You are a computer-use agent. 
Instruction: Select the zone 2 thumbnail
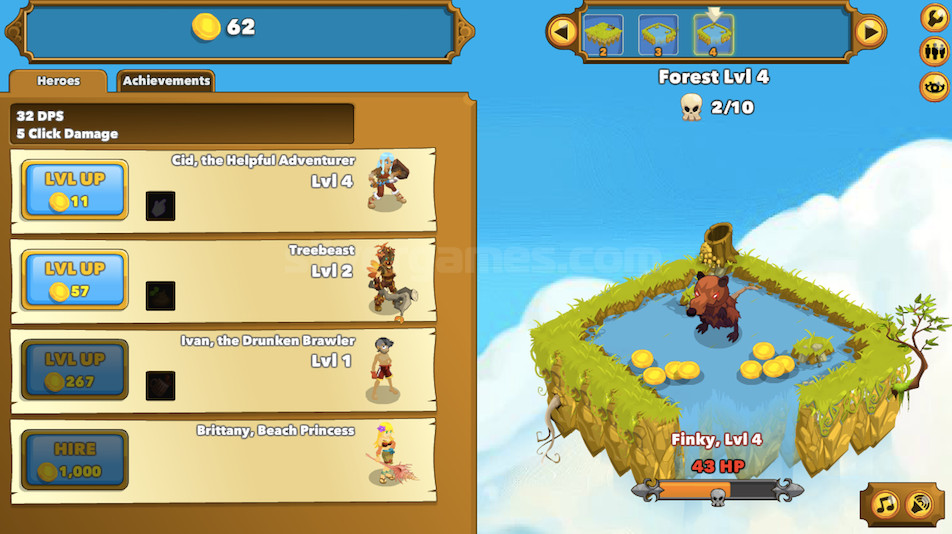603,35
